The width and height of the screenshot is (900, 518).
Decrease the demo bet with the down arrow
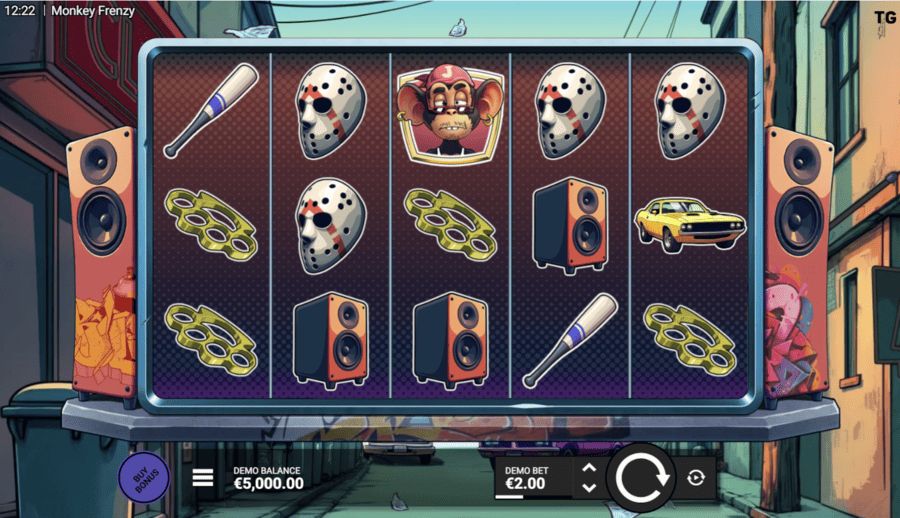[589, 487]
